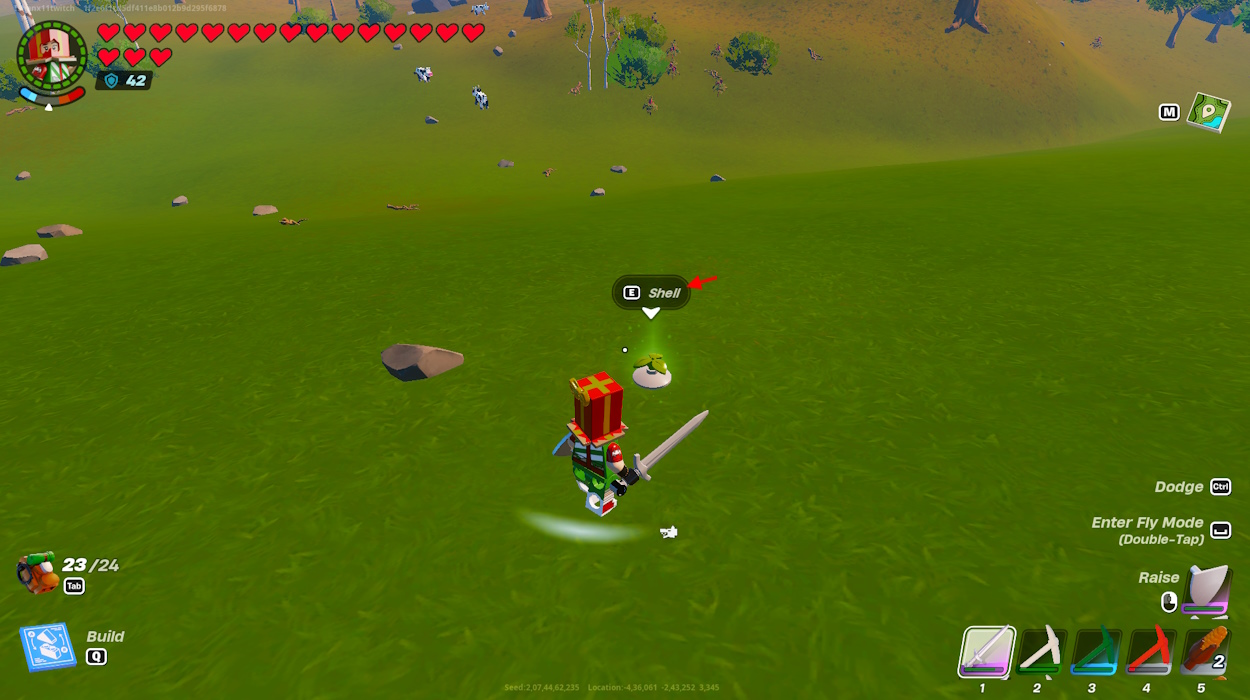Select the sword in hotbar slot 1
1250x700 pixels.
988,652
